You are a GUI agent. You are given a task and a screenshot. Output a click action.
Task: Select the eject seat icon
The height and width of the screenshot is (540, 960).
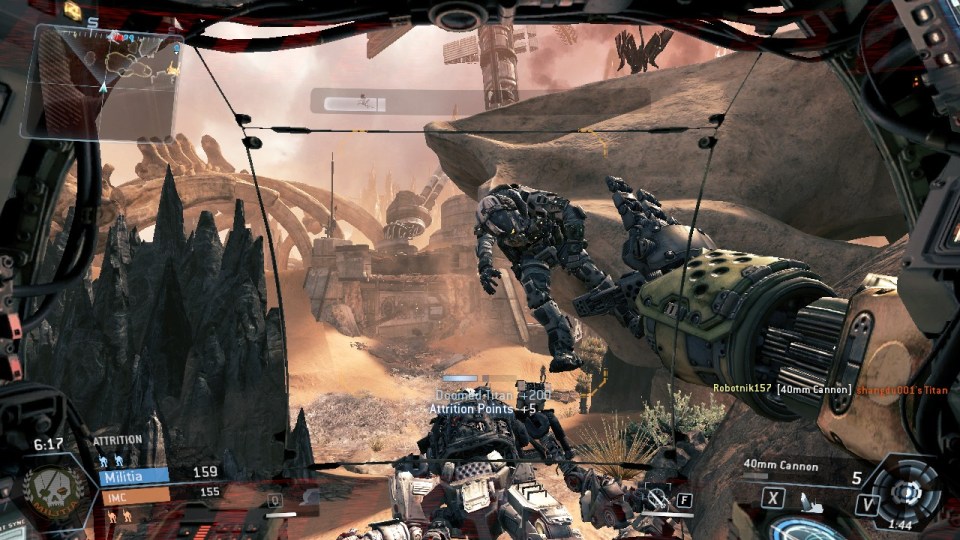[810, 505]
